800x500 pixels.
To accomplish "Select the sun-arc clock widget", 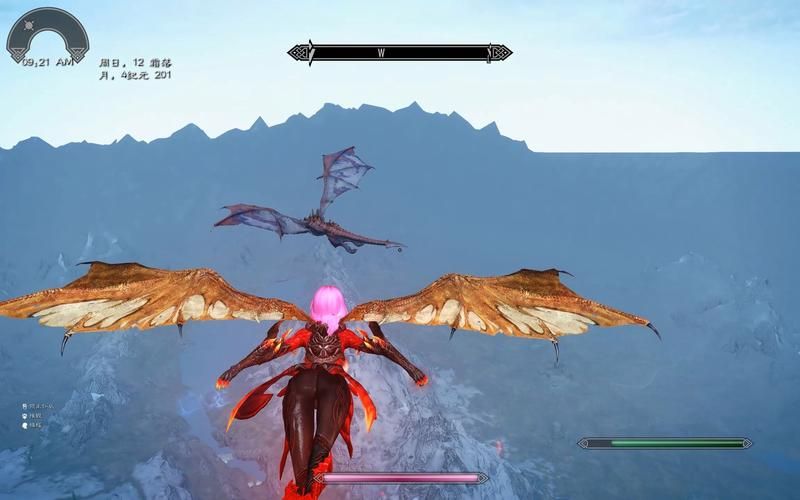I will [47, 35].
